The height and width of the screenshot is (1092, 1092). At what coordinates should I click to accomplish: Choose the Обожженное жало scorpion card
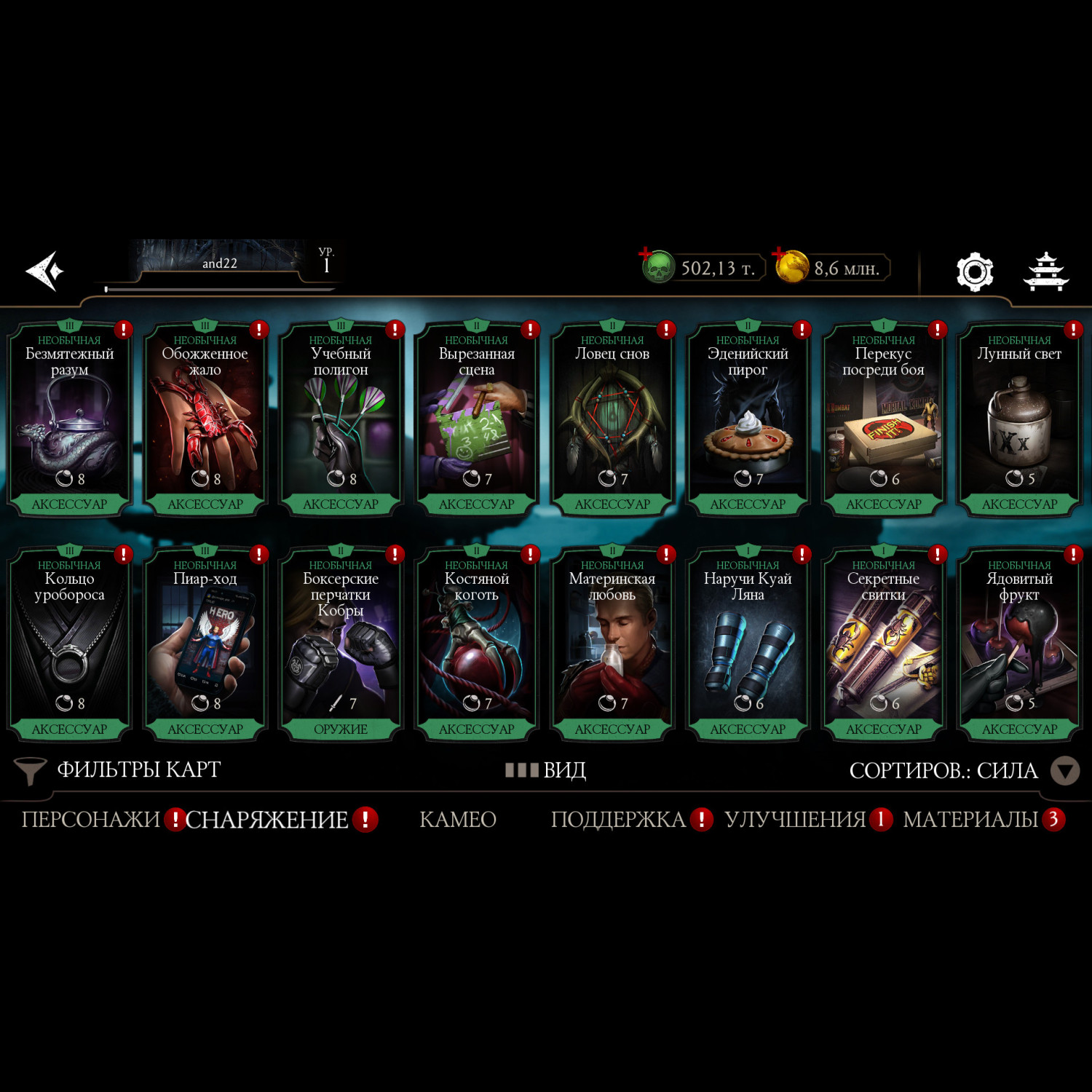205,420
